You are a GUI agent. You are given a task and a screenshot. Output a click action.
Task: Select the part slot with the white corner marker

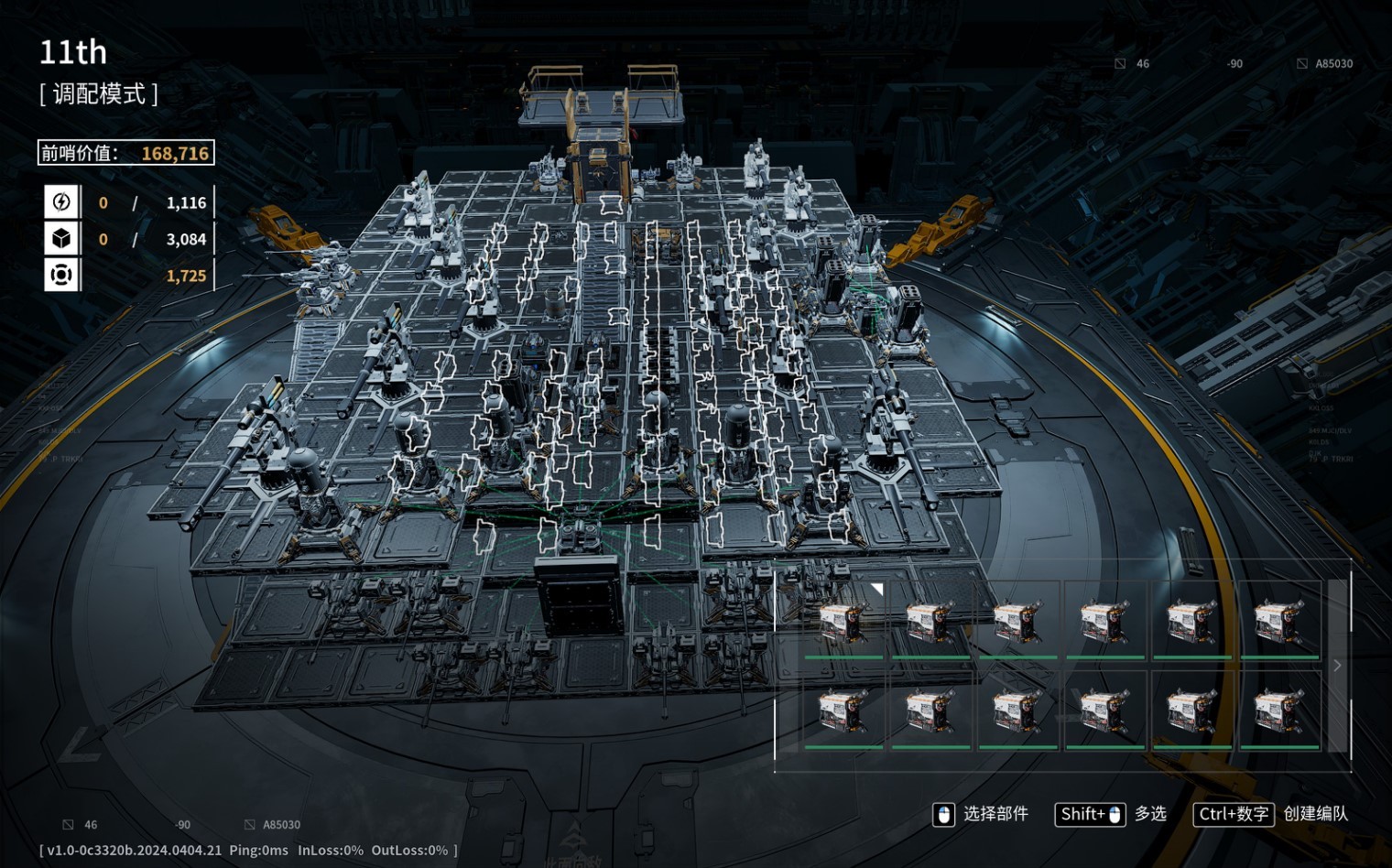(x=844, y=620)
